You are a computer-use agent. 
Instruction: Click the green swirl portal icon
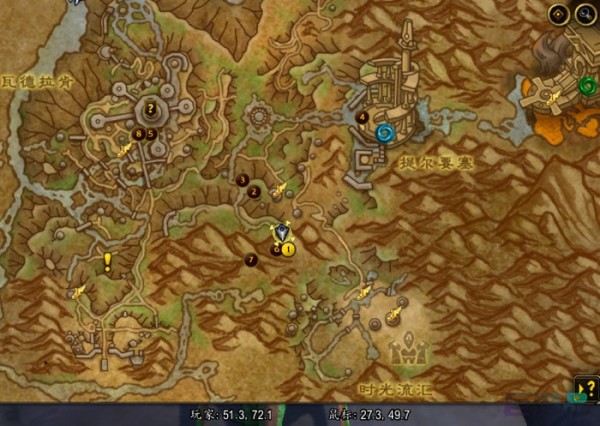coord(587,86)
